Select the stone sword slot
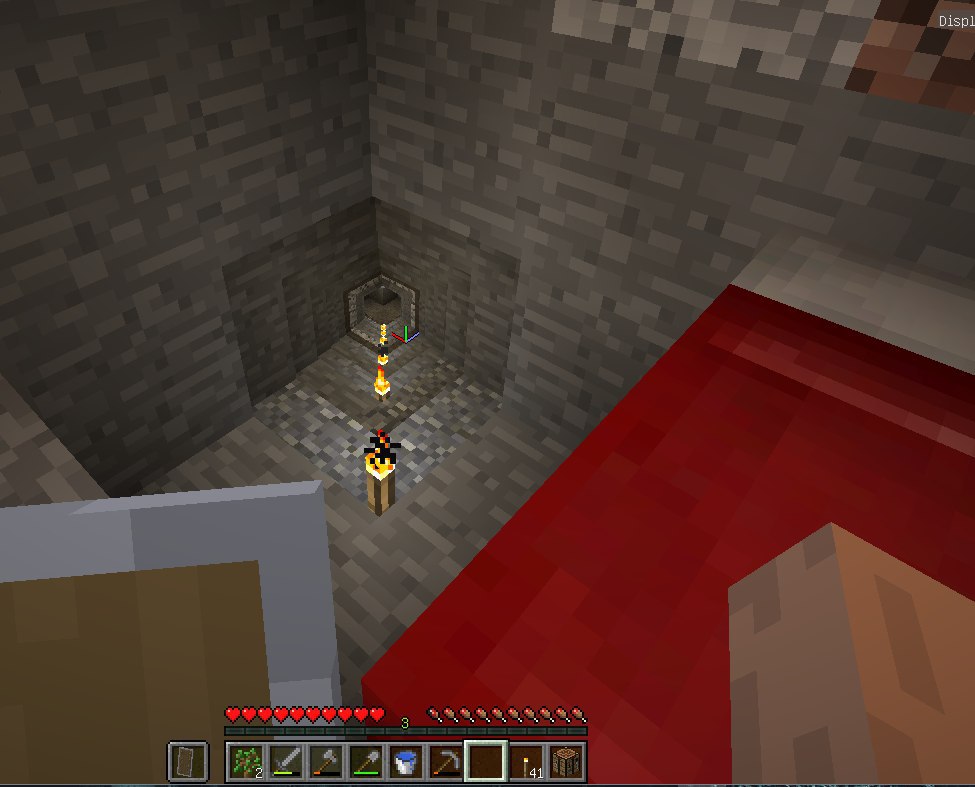The width and height of the screenshot is (975, 787). (x=285, y=762)
